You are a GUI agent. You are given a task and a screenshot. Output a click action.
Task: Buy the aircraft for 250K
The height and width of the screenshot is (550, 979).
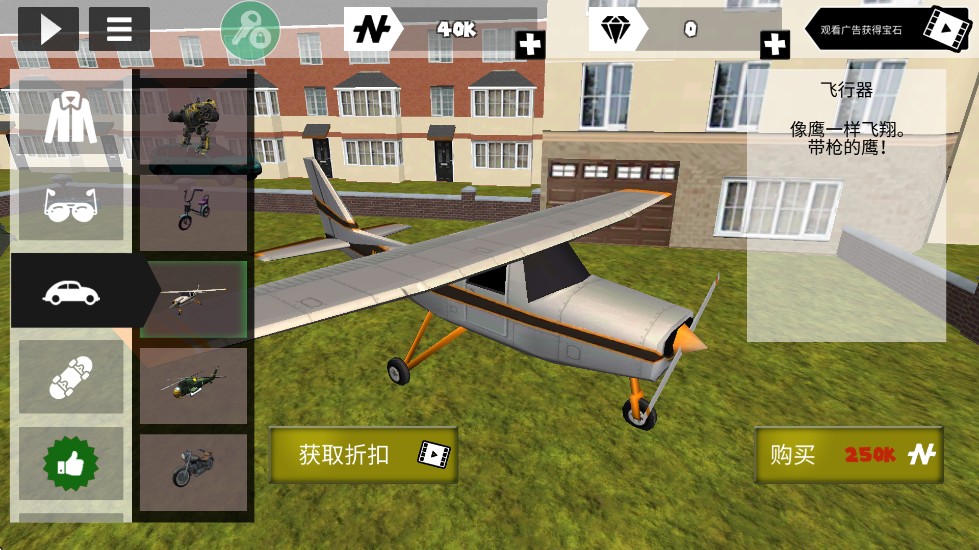coord(849,455)
